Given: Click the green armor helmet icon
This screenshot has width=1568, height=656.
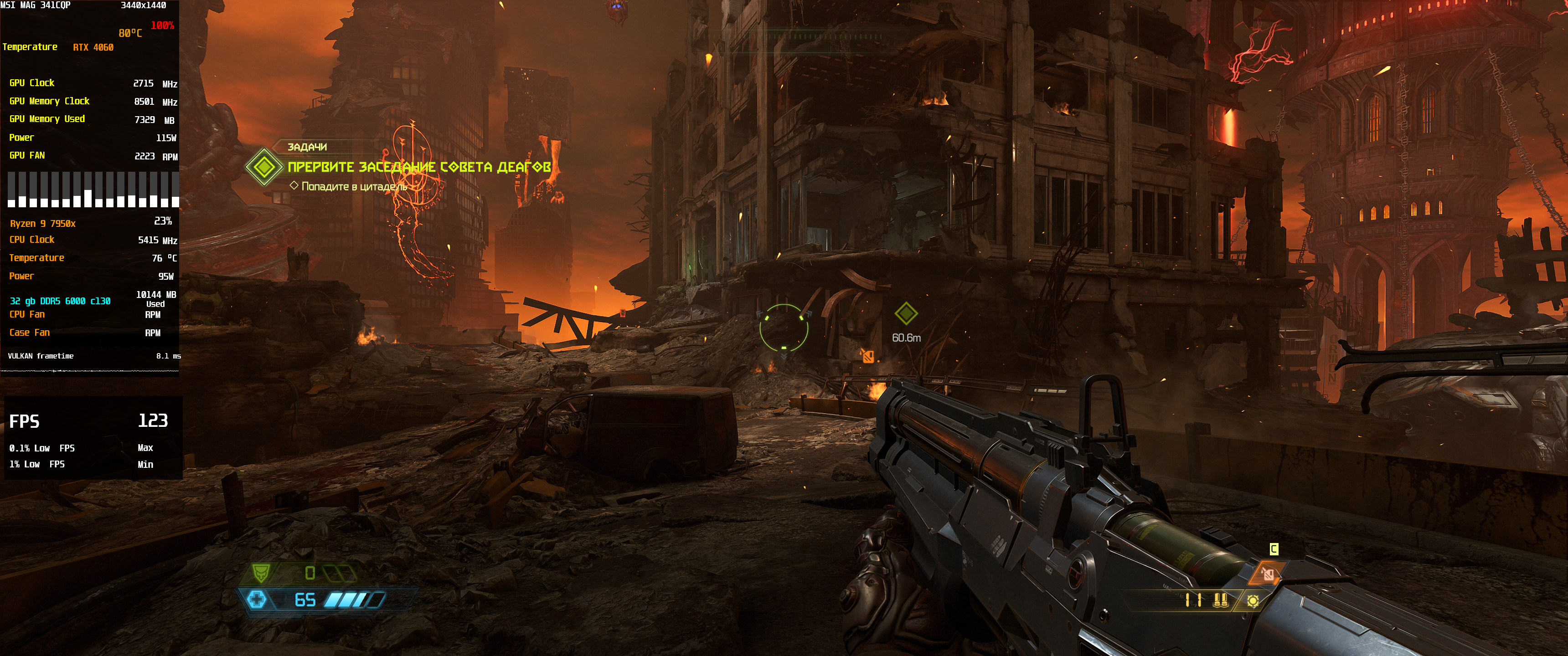Looking at the screenshot, I should click(x=261, y=573).
